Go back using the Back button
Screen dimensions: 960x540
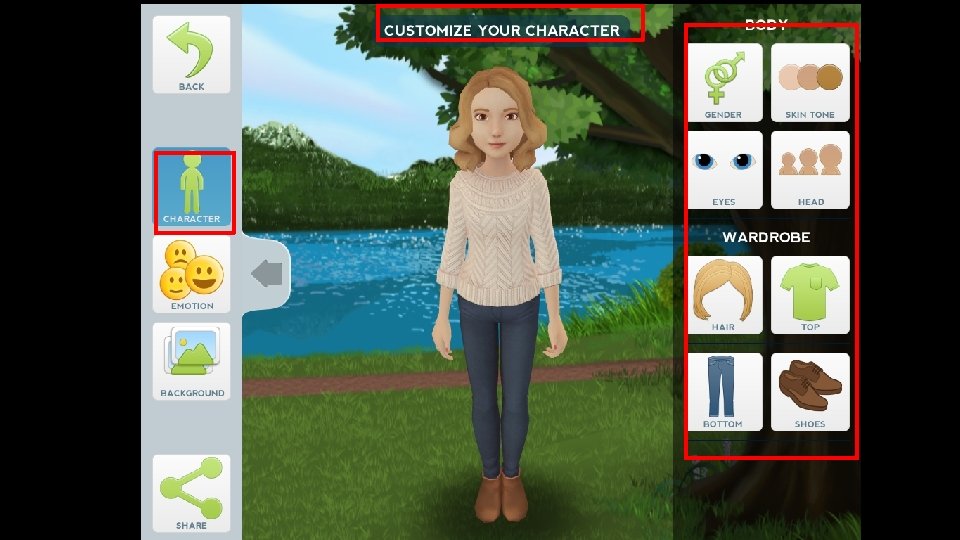click(x=191, y=55)
